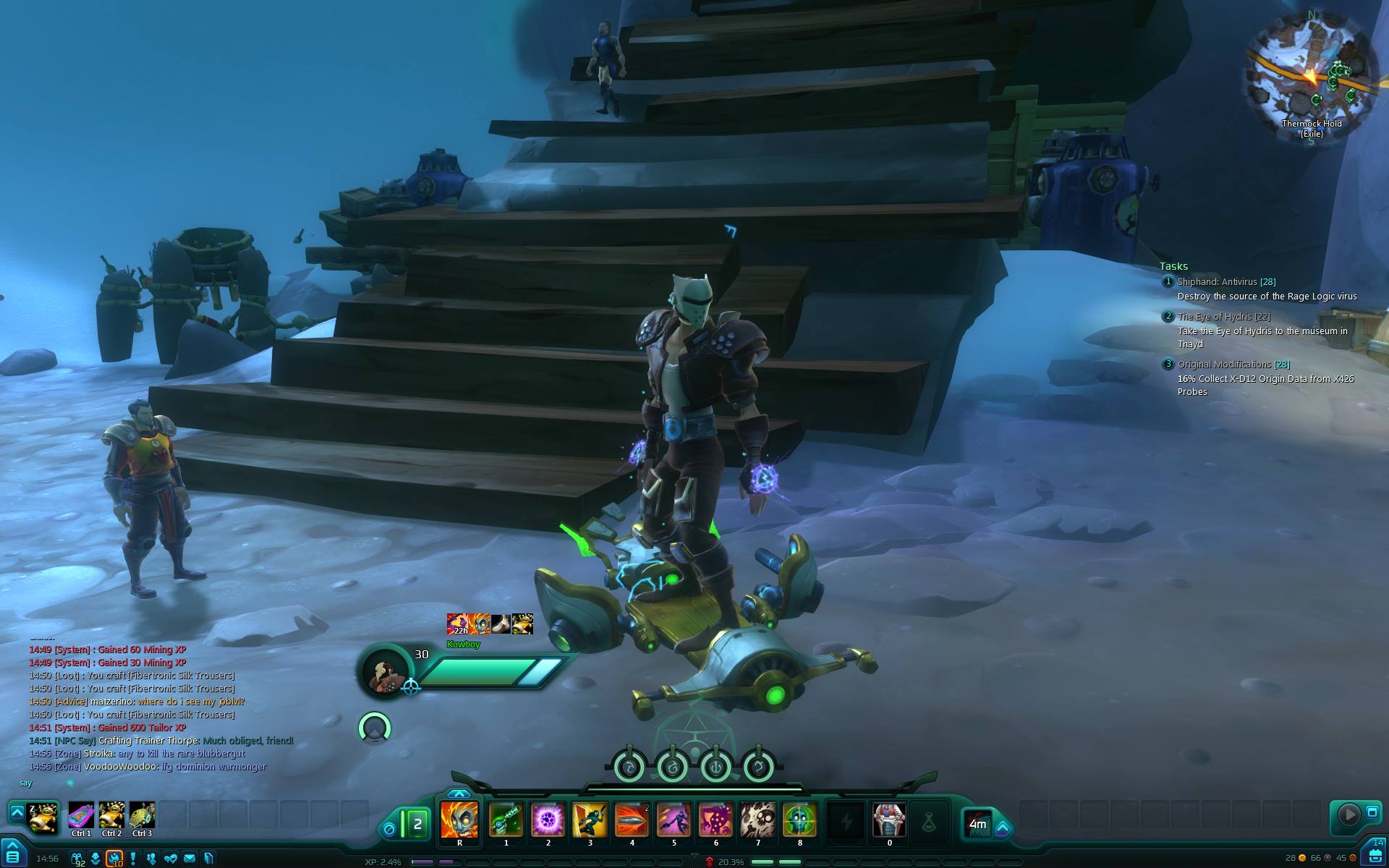Click the Kowboy character portrait frame
The height and width of the screenshot is (868, 1389).
383,671
